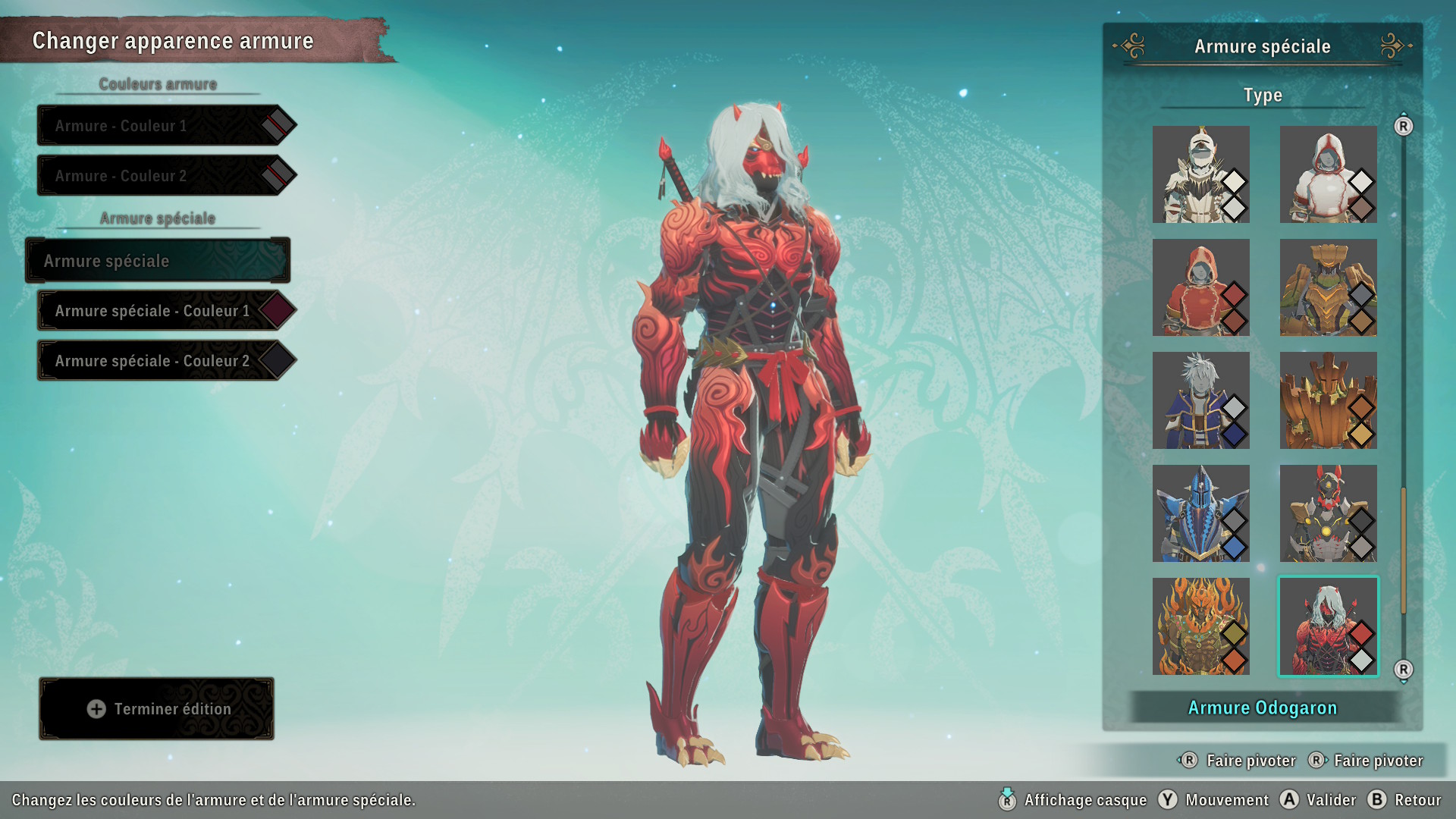Click the armor list scrollbar
Image resolution: width=1456 pixels, height=819 pixels.
click(1404, 550)
